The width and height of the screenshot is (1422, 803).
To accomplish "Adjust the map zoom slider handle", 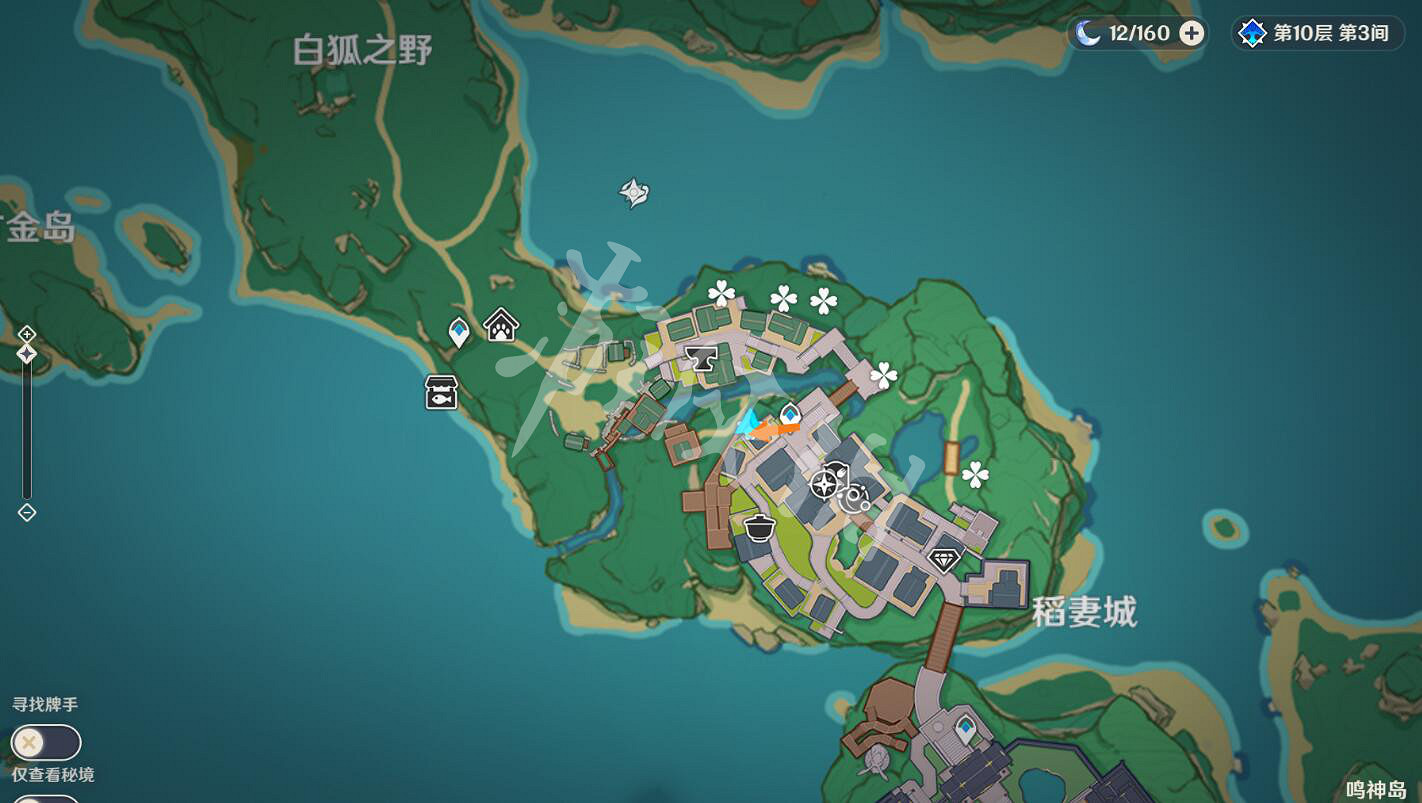I will [26, 353].
